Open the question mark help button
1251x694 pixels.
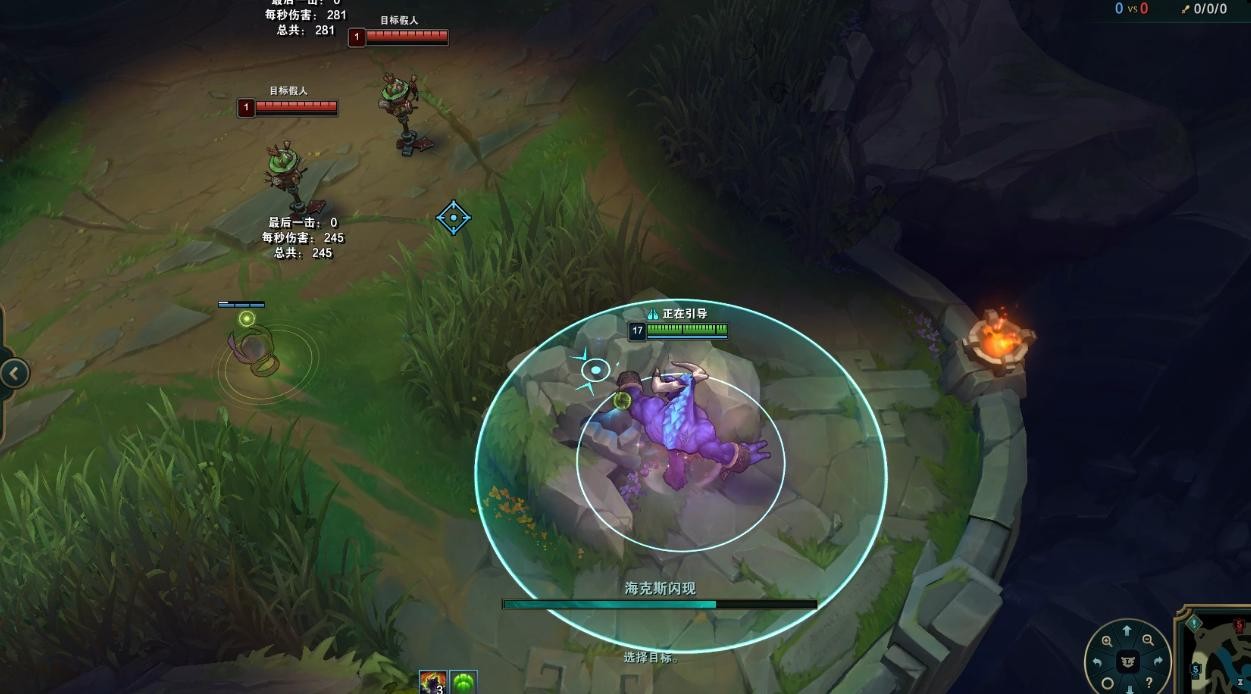pos(1149,683)
